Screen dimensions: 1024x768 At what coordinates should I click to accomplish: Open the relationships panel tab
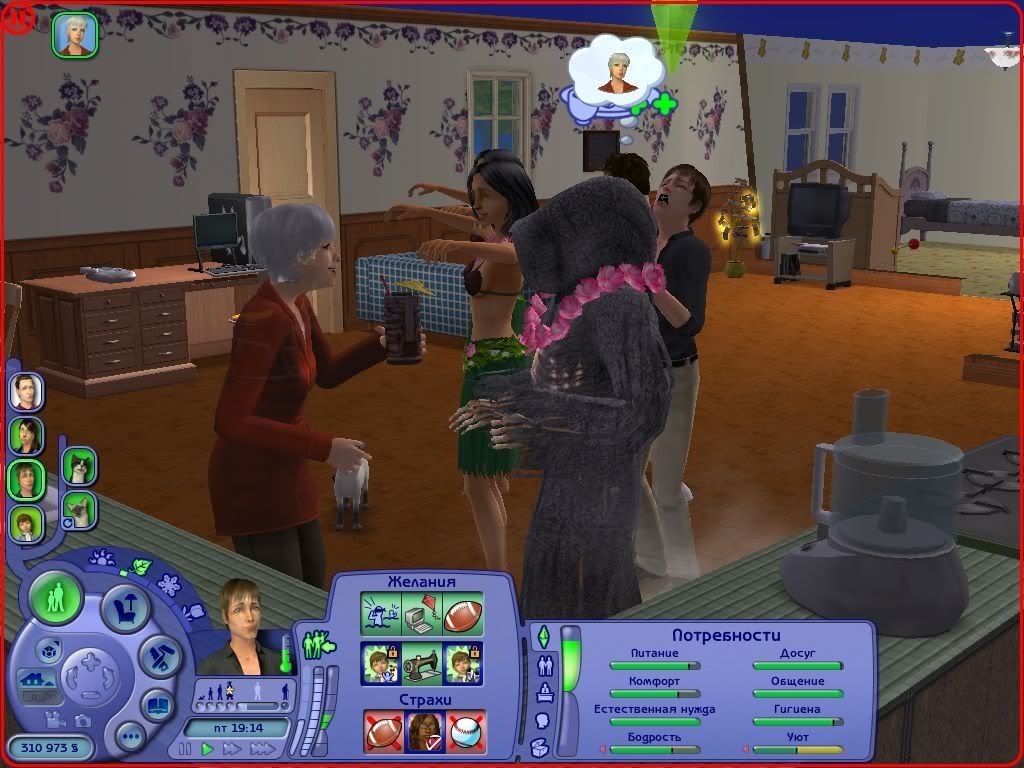(x=545, y=665)
